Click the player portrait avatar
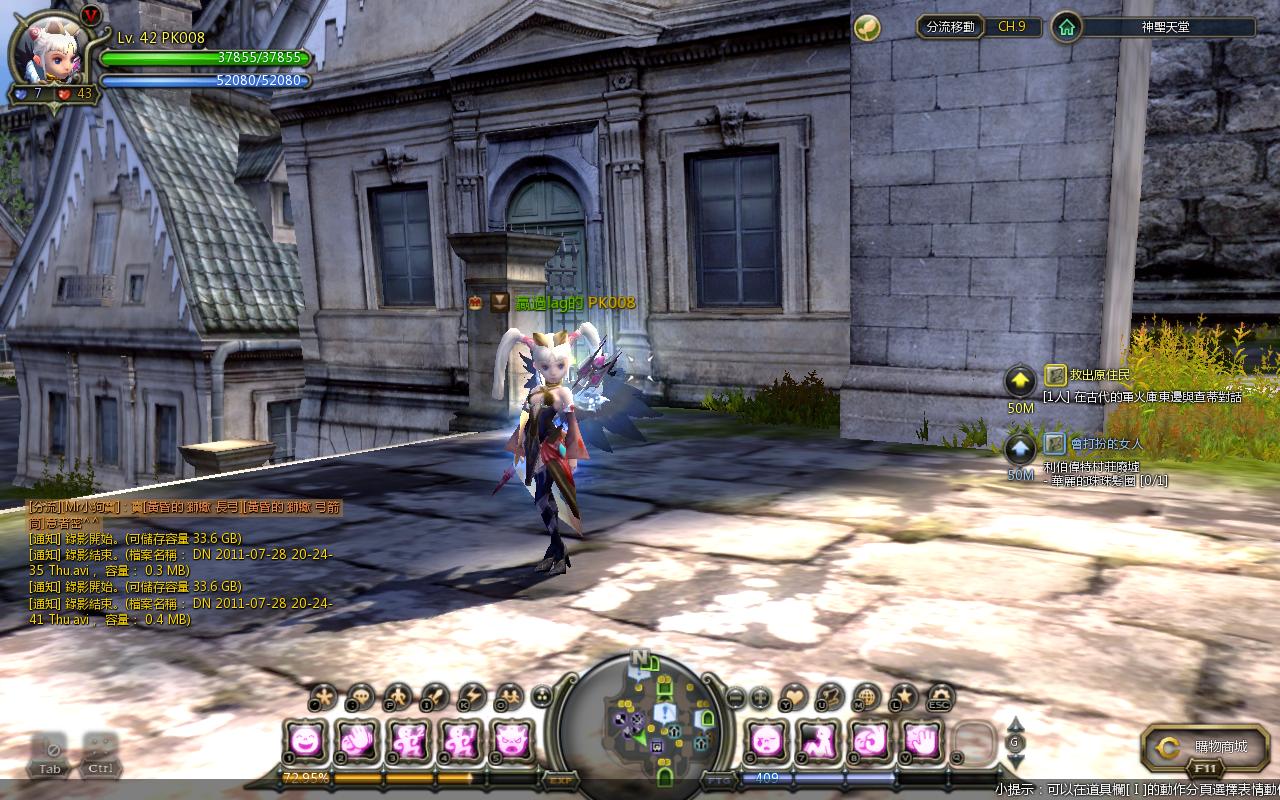The image size is (1280, 800). tap(49, 50)
